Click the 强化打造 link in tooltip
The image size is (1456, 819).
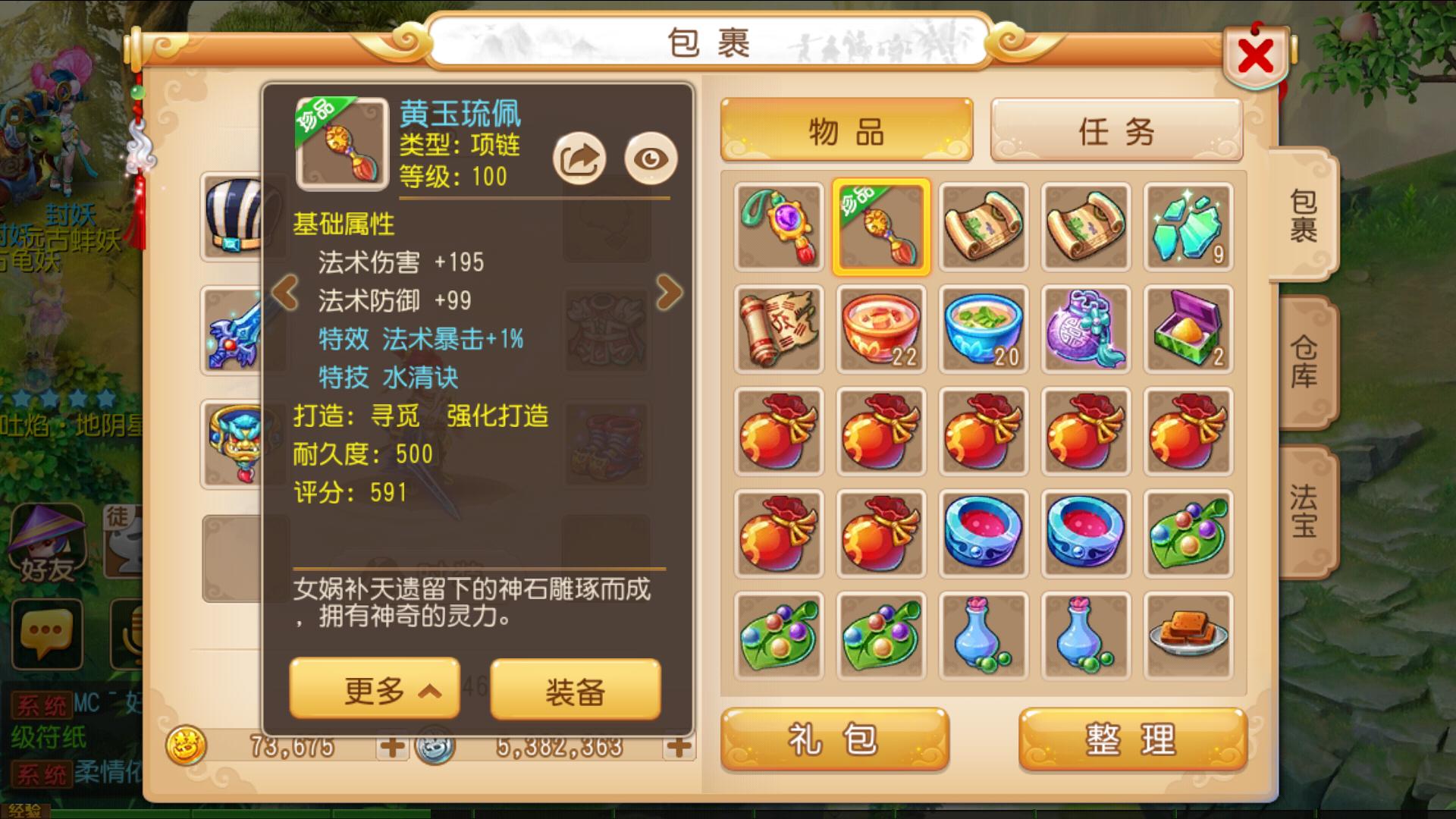coord(497,416)
